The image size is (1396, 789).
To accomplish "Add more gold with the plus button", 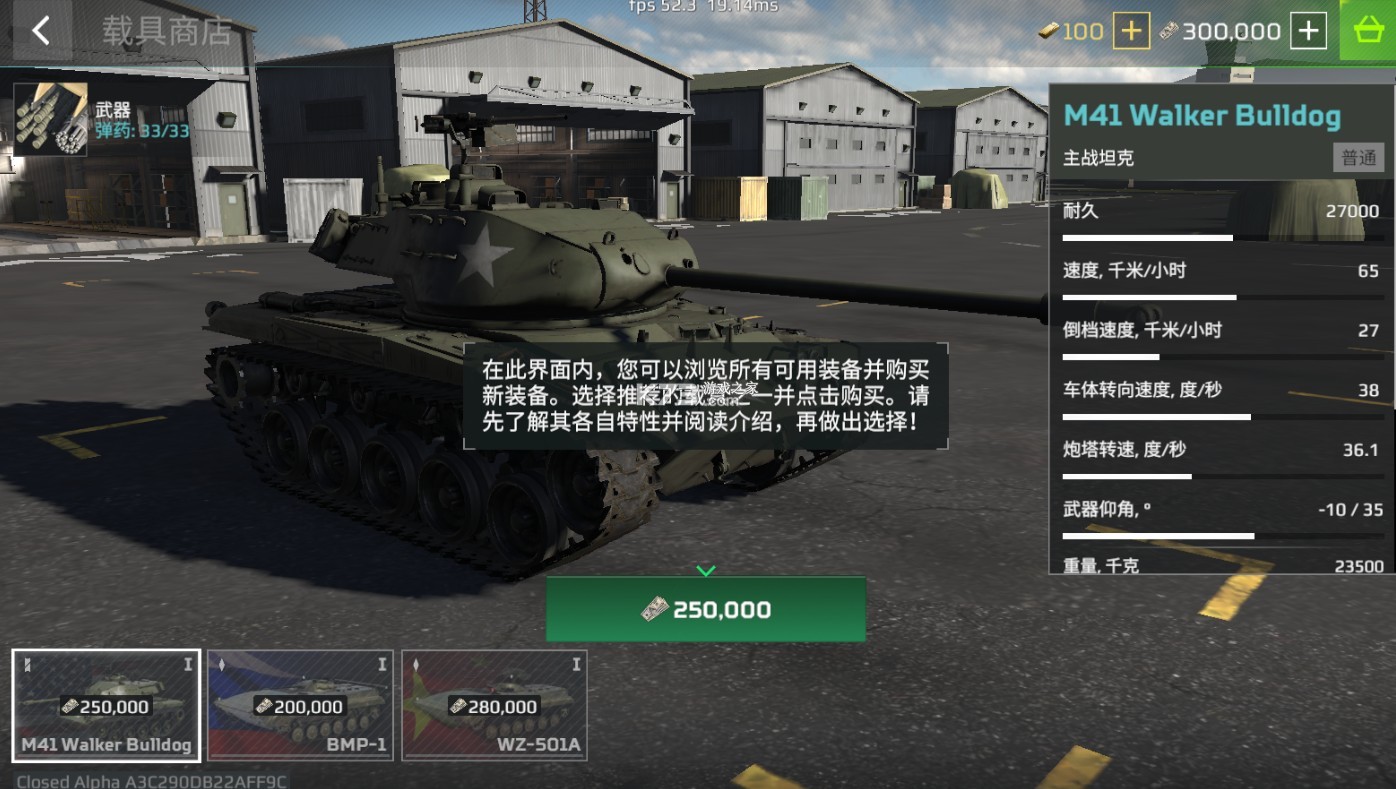I will coord(1131,31).
